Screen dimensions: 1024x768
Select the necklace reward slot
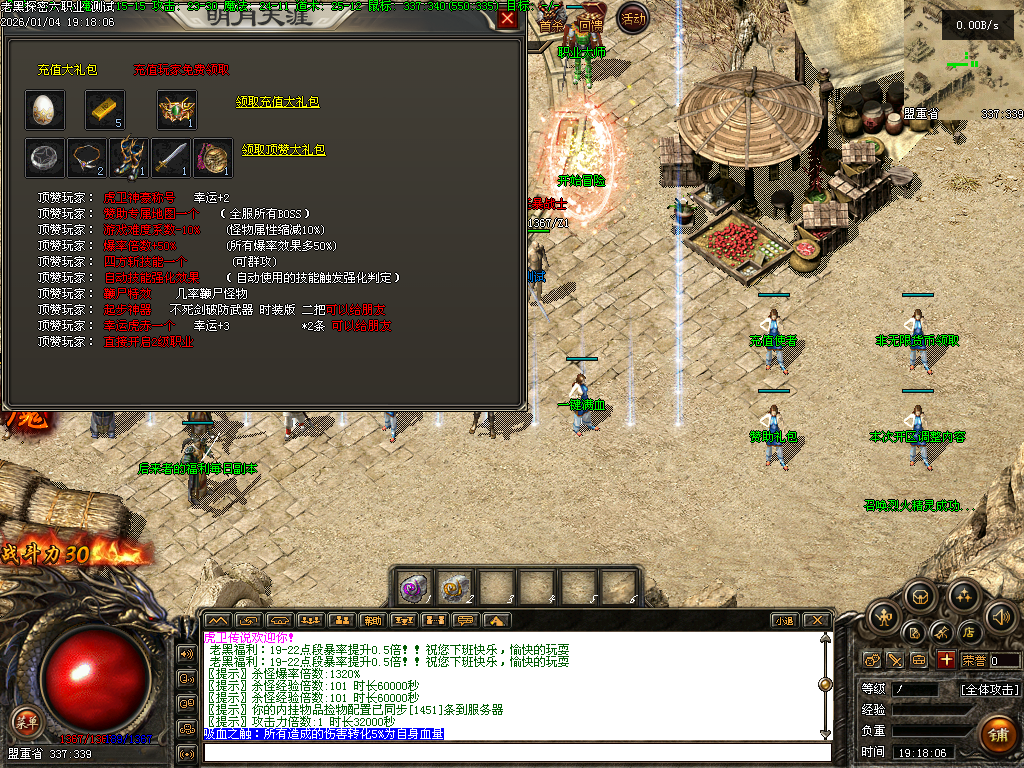pos(87,157)
